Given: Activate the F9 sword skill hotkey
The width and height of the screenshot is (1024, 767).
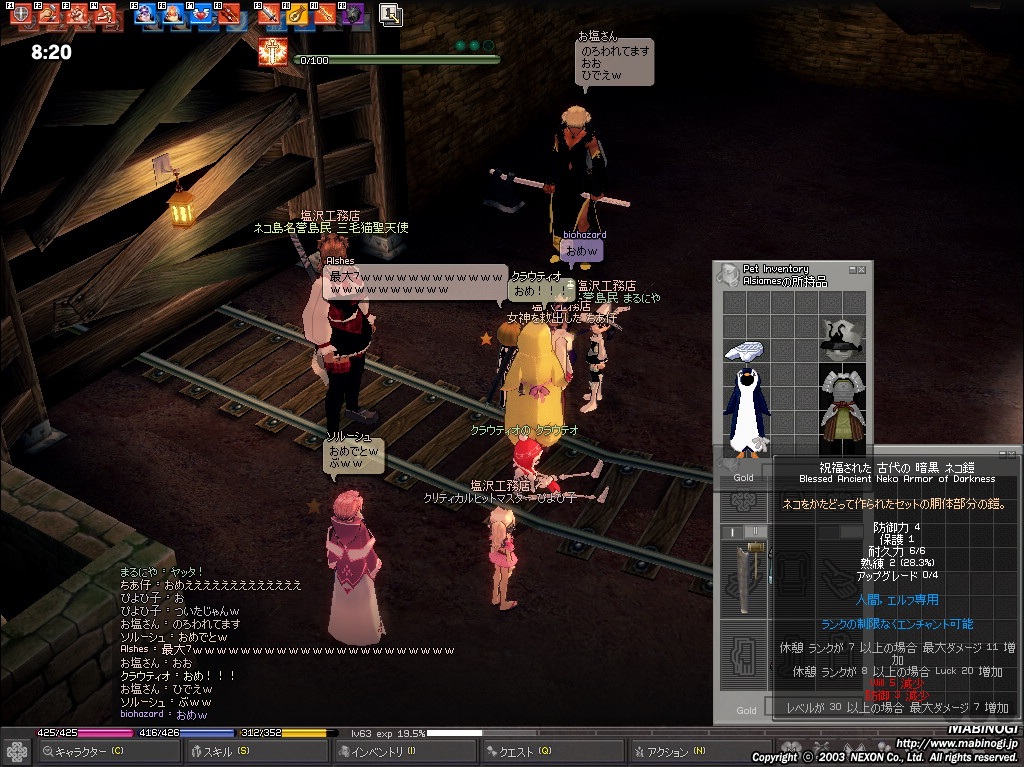Looking at the screenshot, I should click(x=269, y=14).
